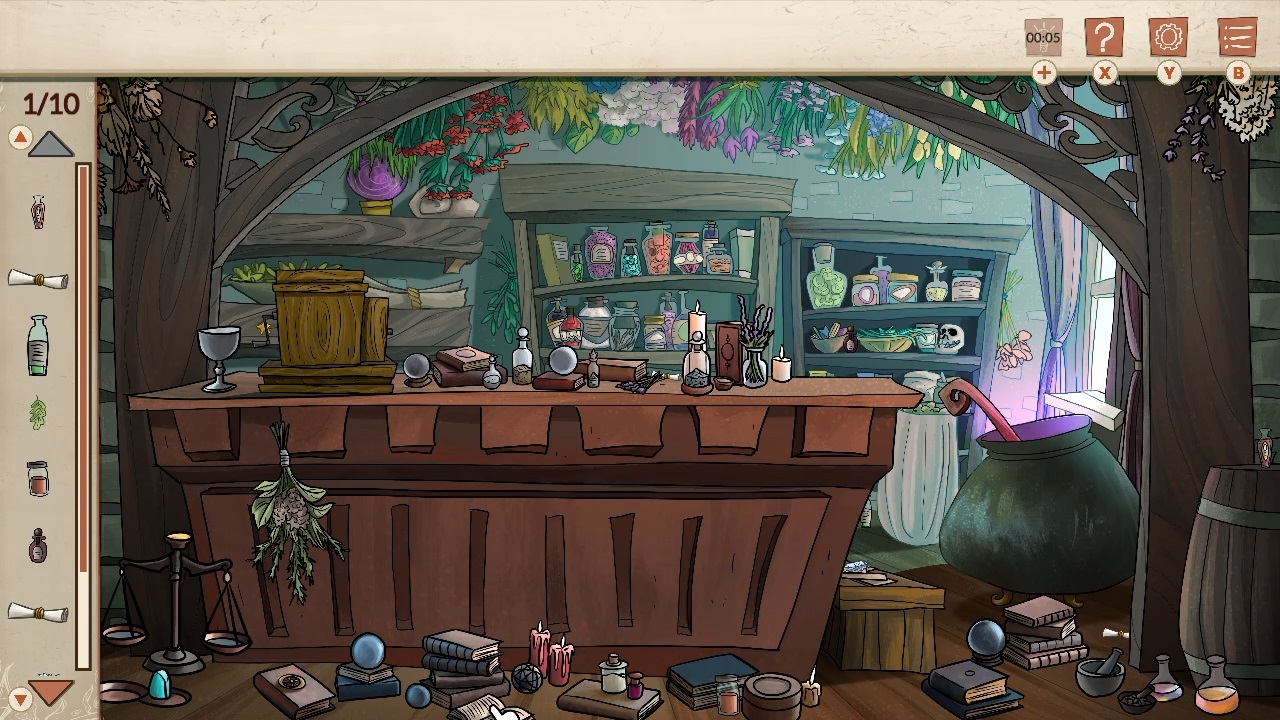Open the help question mark icon

1103,37
